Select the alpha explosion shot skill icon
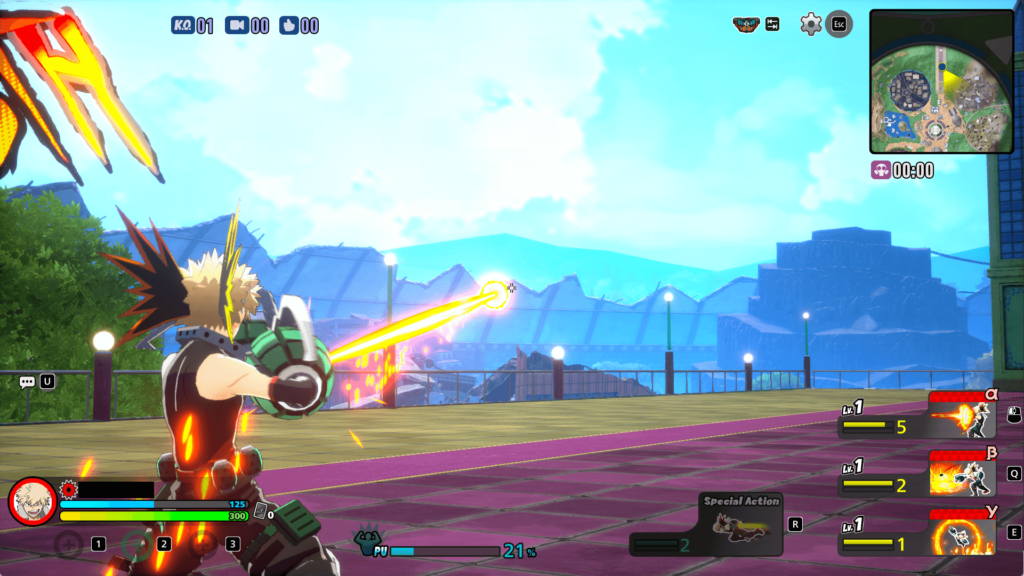Image resolution: width=1024 pixels, height=576 pixels. [964, 416]
